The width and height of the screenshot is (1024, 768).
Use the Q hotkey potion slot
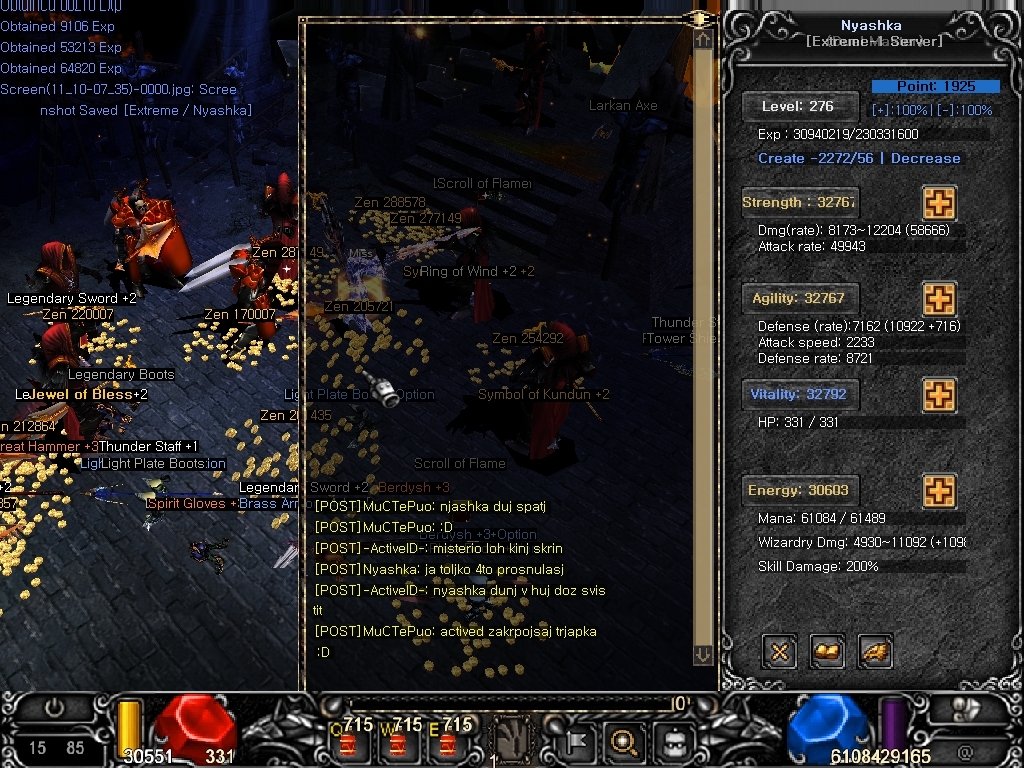coord(348,741)
